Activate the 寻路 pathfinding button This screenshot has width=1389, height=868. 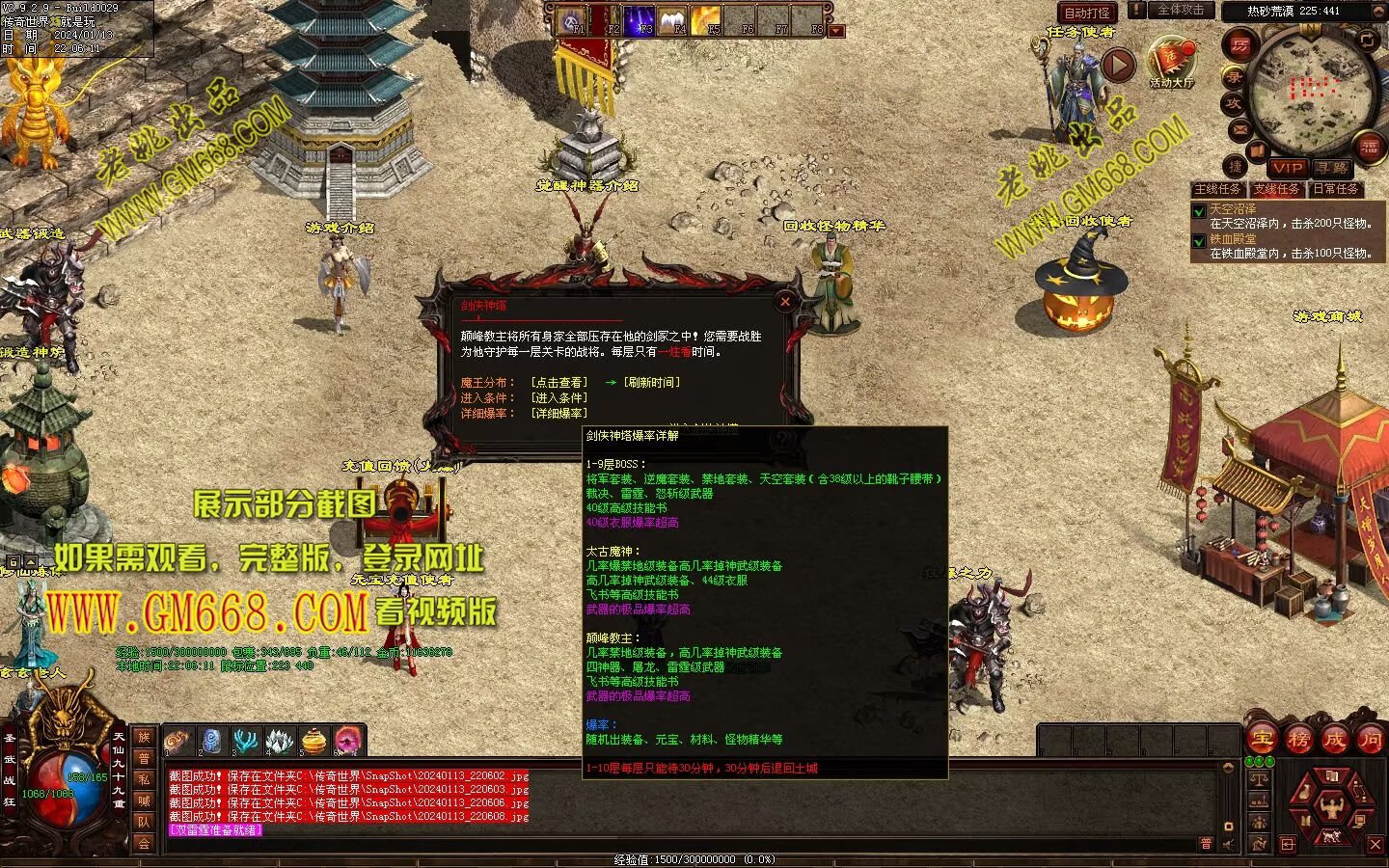click(1332, 168)
